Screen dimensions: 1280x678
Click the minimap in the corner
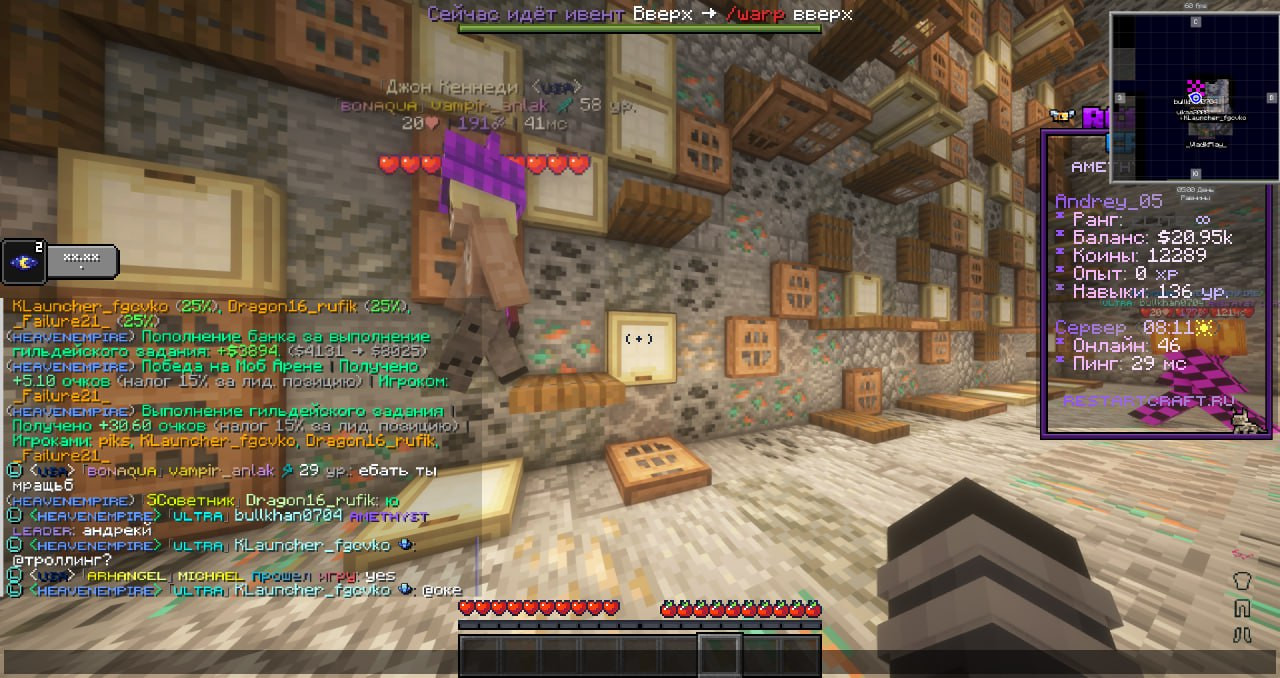(x=1194, y=97)
